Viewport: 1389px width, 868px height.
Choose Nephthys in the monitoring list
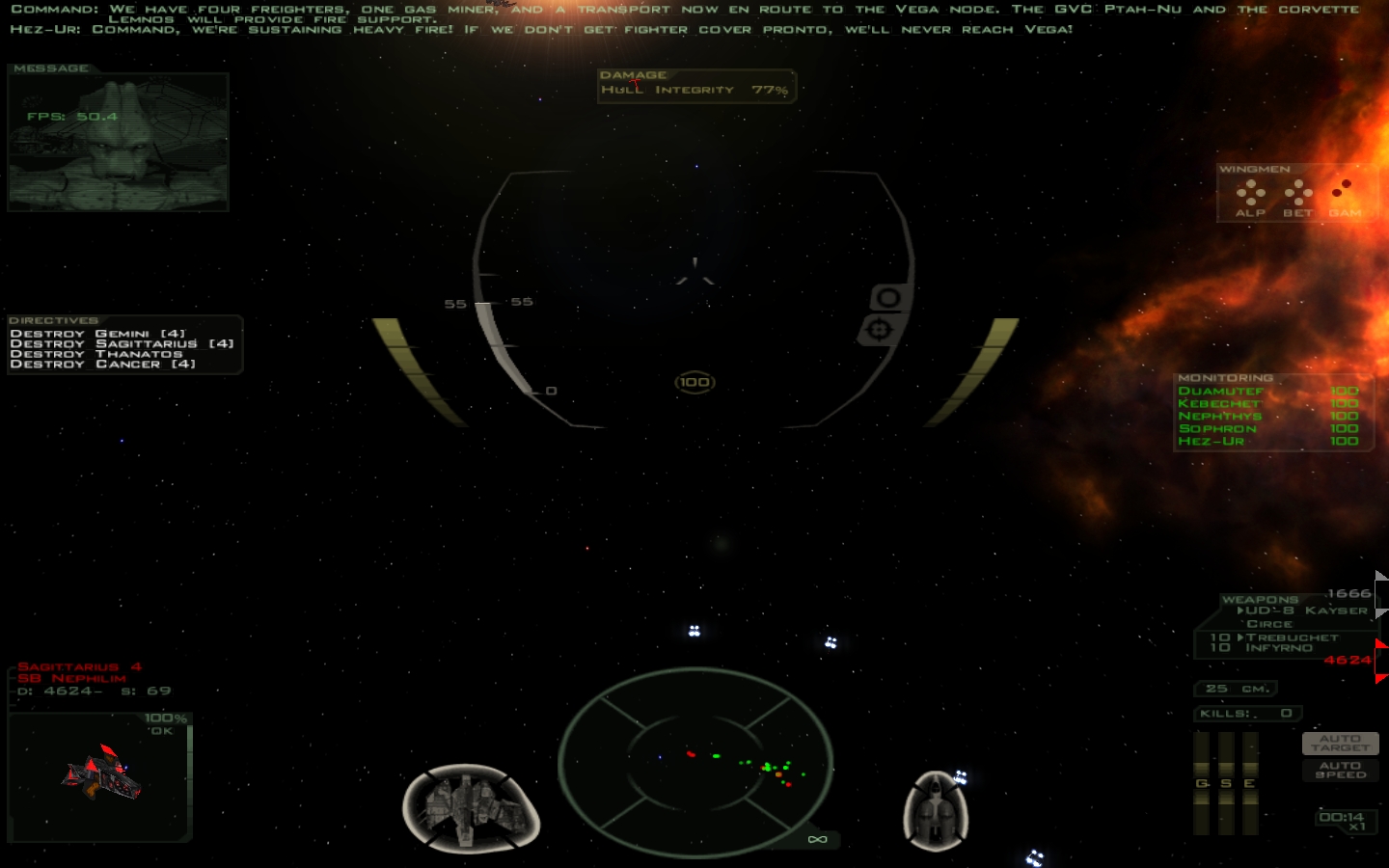tap(1220, 416)
